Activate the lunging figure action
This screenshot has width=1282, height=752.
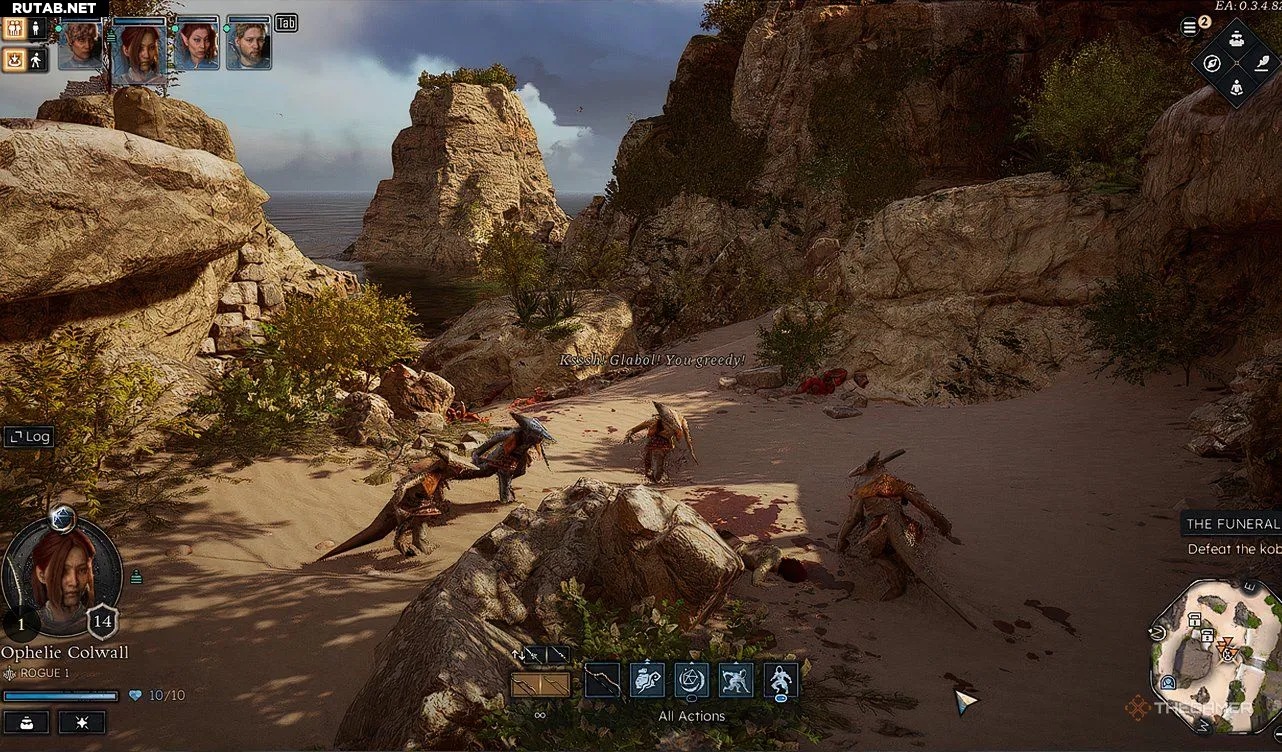click(x=736, y=680)
